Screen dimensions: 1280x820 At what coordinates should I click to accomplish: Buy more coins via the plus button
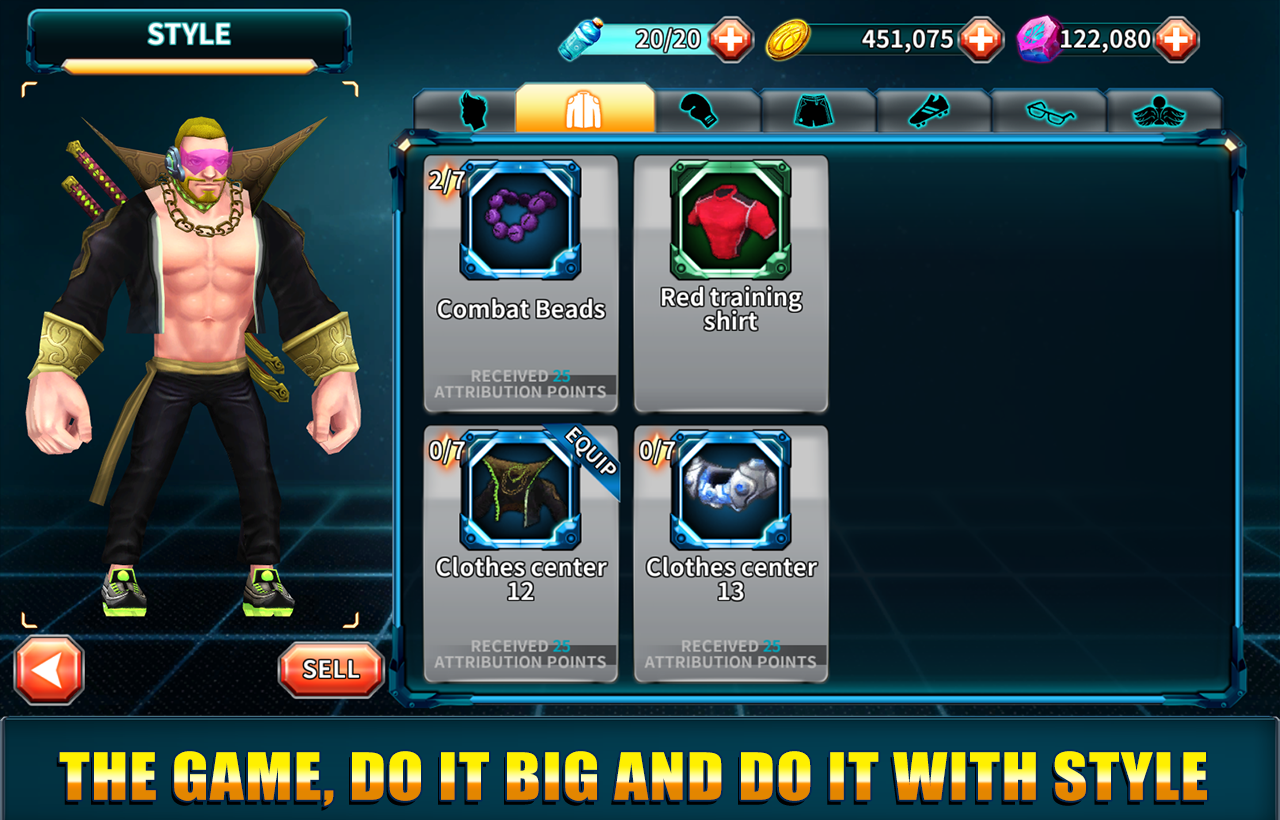click(982, 39)
